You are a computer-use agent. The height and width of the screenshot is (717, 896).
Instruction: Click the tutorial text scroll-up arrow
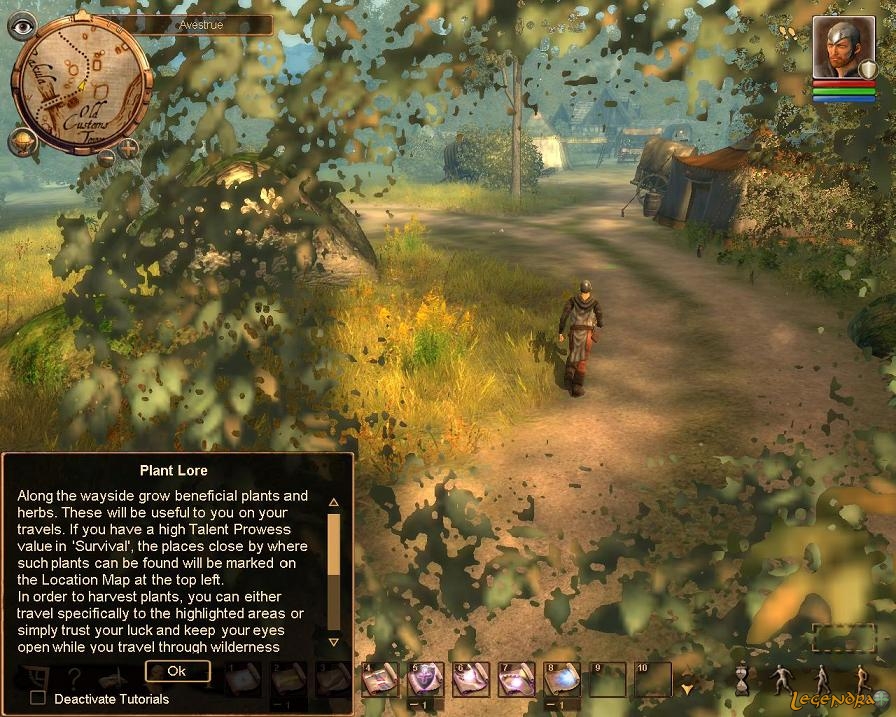[334, 502]
